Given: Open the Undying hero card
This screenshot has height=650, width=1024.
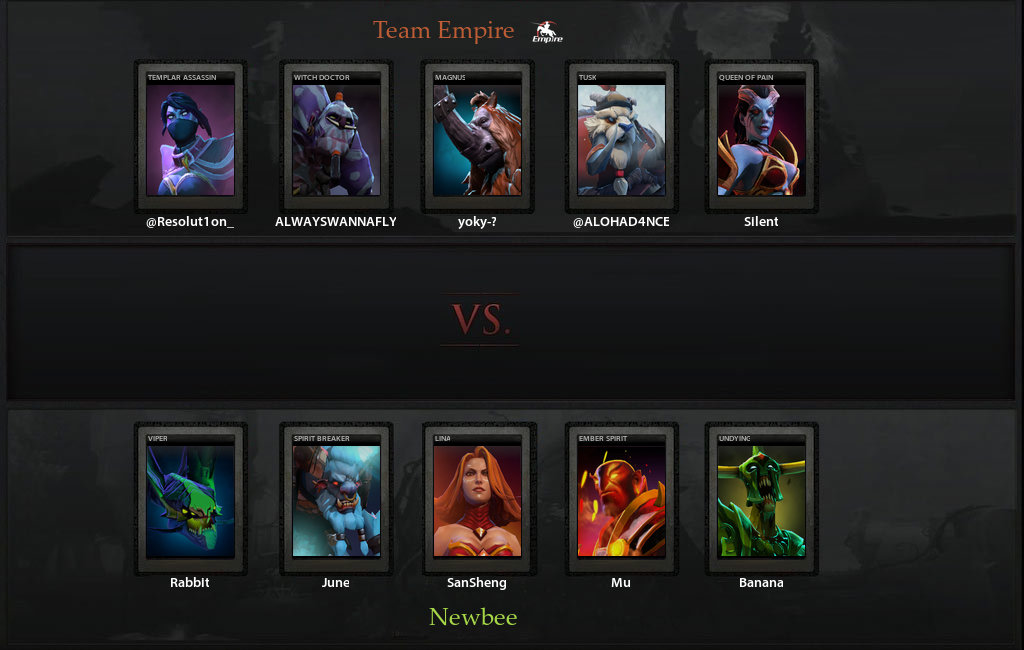Looking at the screenshot, I should (761, 498).
